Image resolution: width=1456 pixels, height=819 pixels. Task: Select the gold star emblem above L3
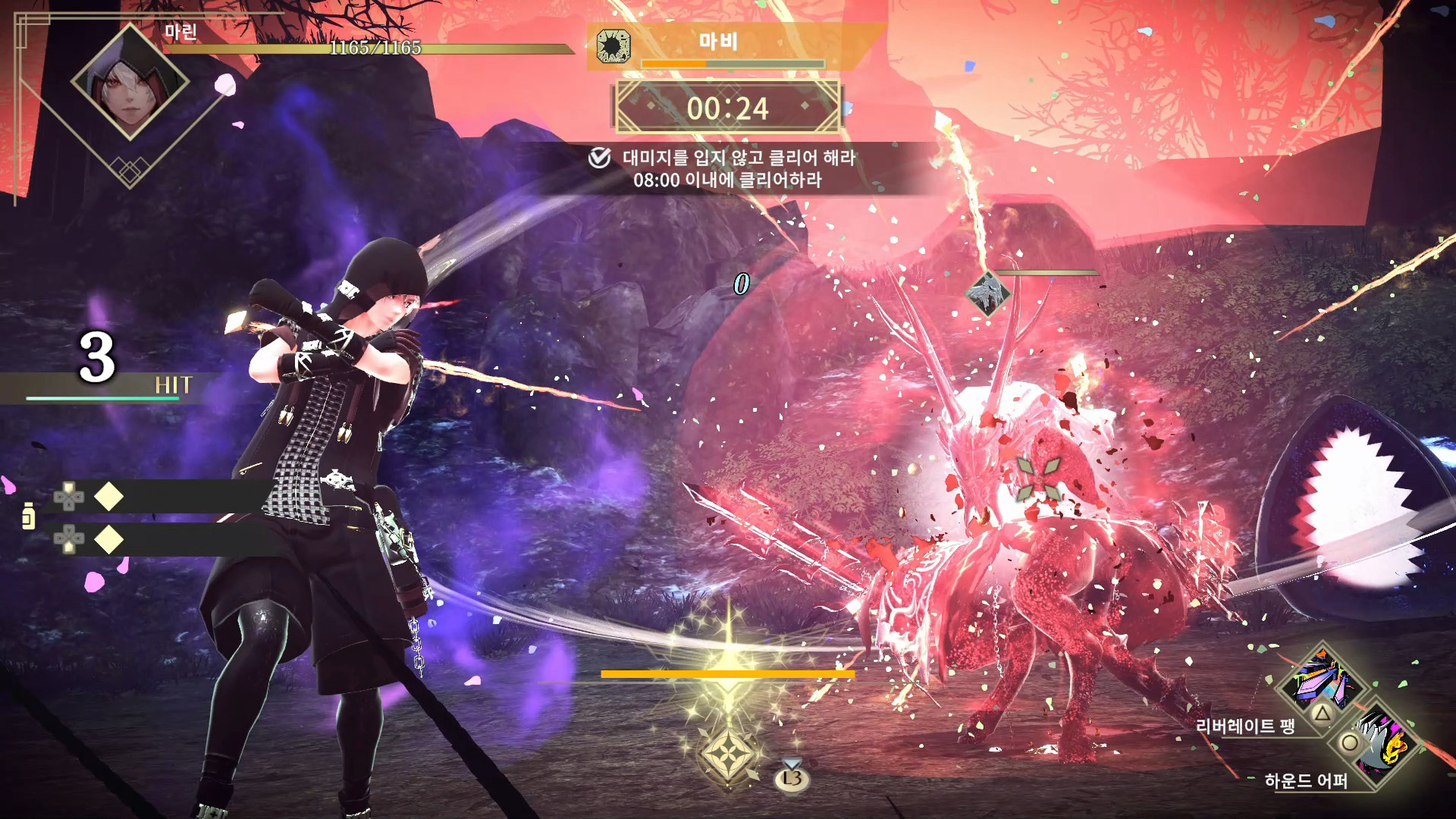point(729,755)
